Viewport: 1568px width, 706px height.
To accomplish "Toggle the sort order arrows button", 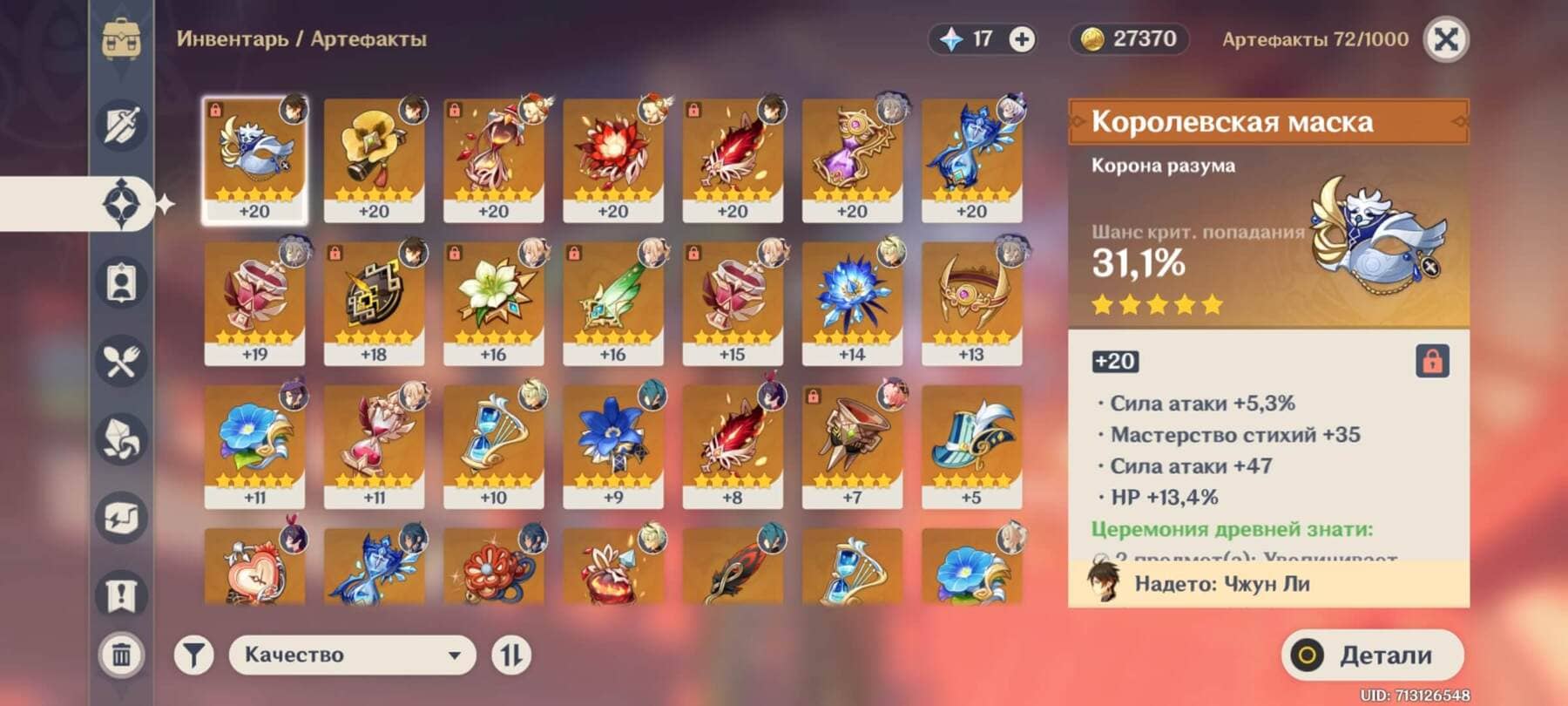I will (x=511, y=655).
